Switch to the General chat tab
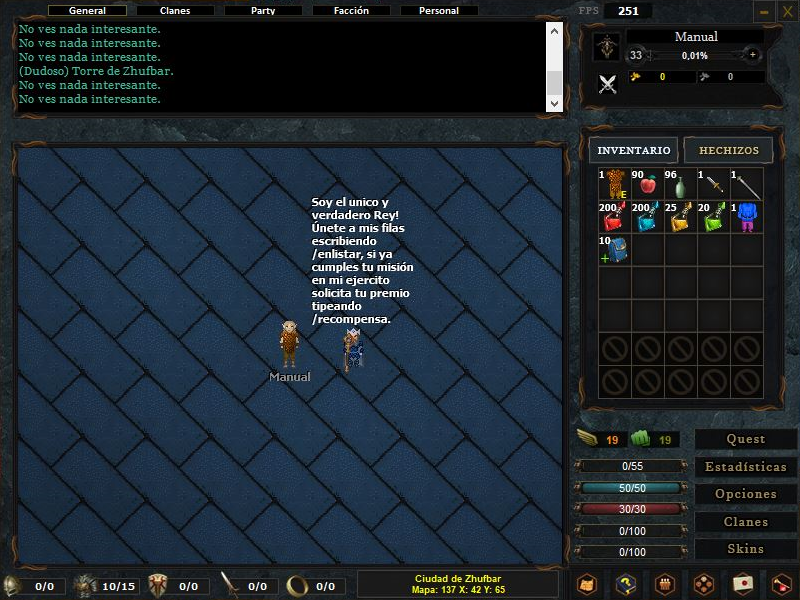 87,11
